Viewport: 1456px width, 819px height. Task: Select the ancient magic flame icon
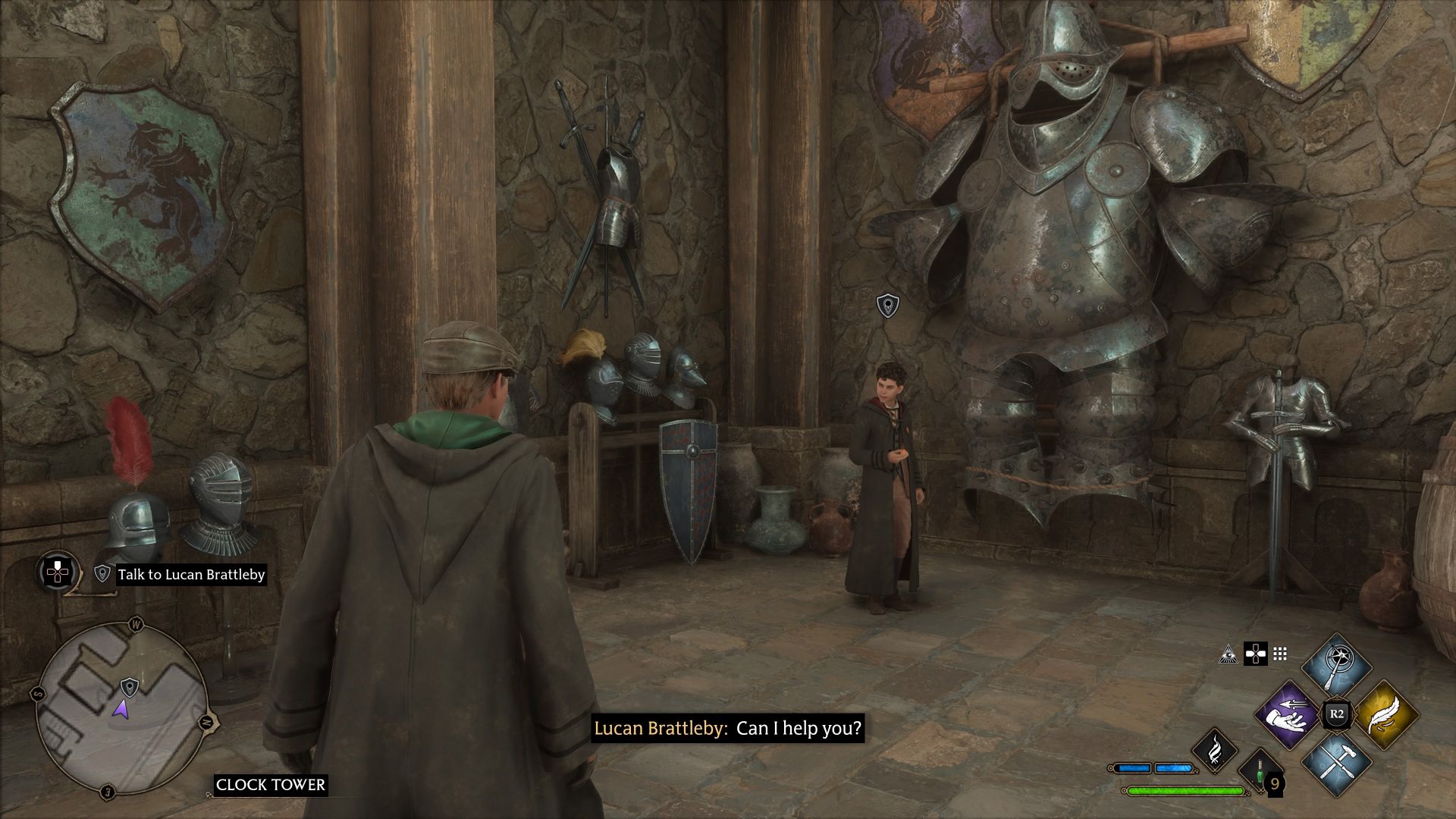(1215, 750)
